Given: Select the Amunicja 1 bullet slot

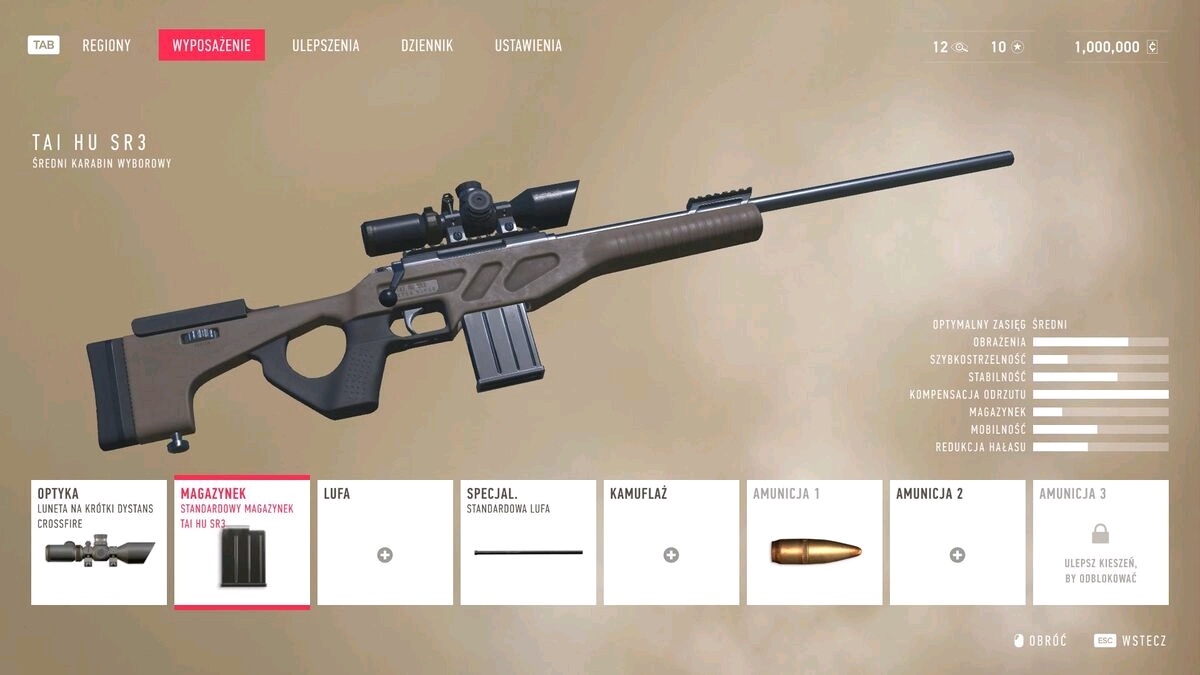Looking at the screenshot, I should coord(814,542).
